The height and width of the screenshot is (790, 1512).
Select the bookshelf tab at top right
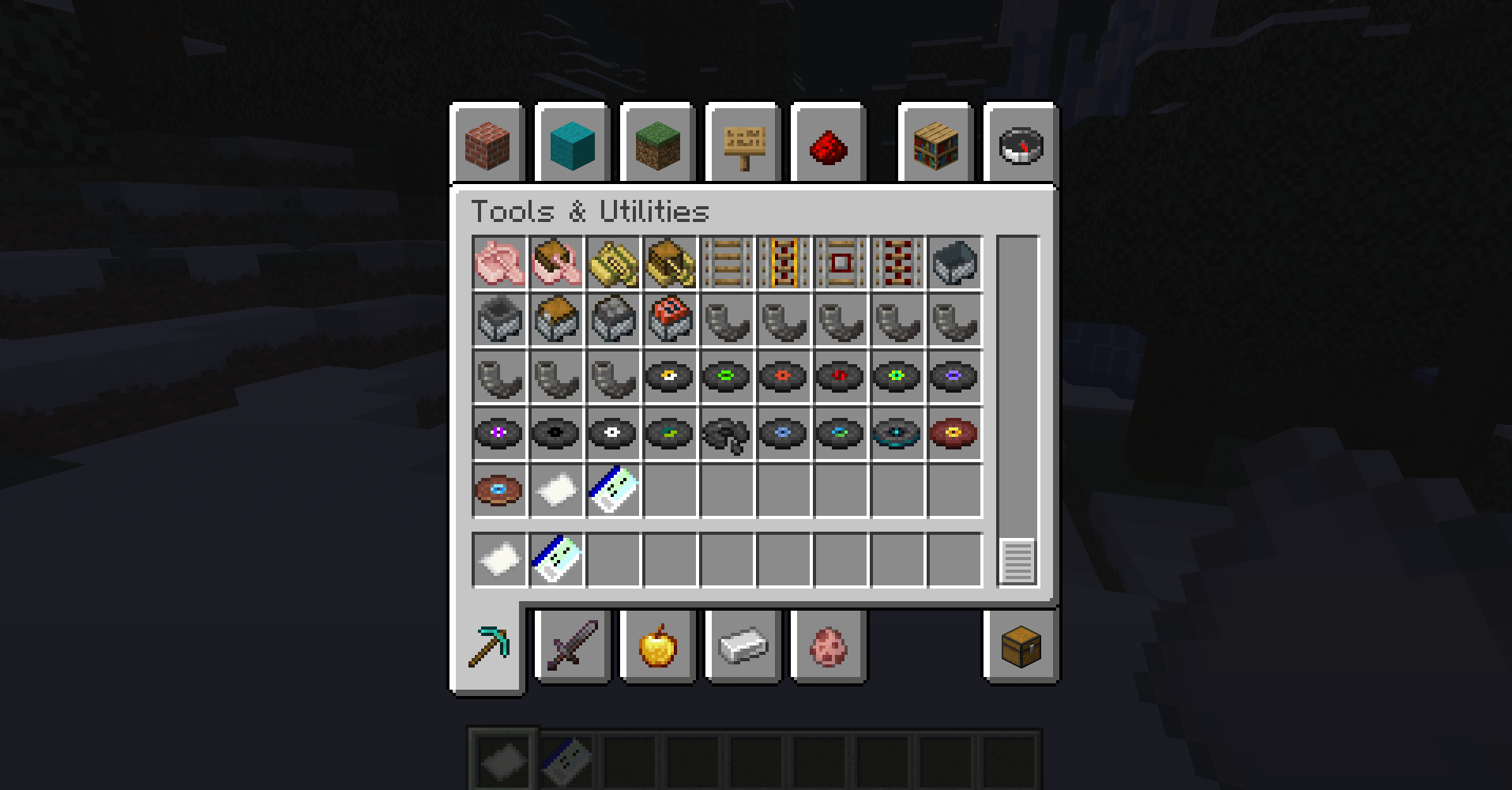(936, 145)
